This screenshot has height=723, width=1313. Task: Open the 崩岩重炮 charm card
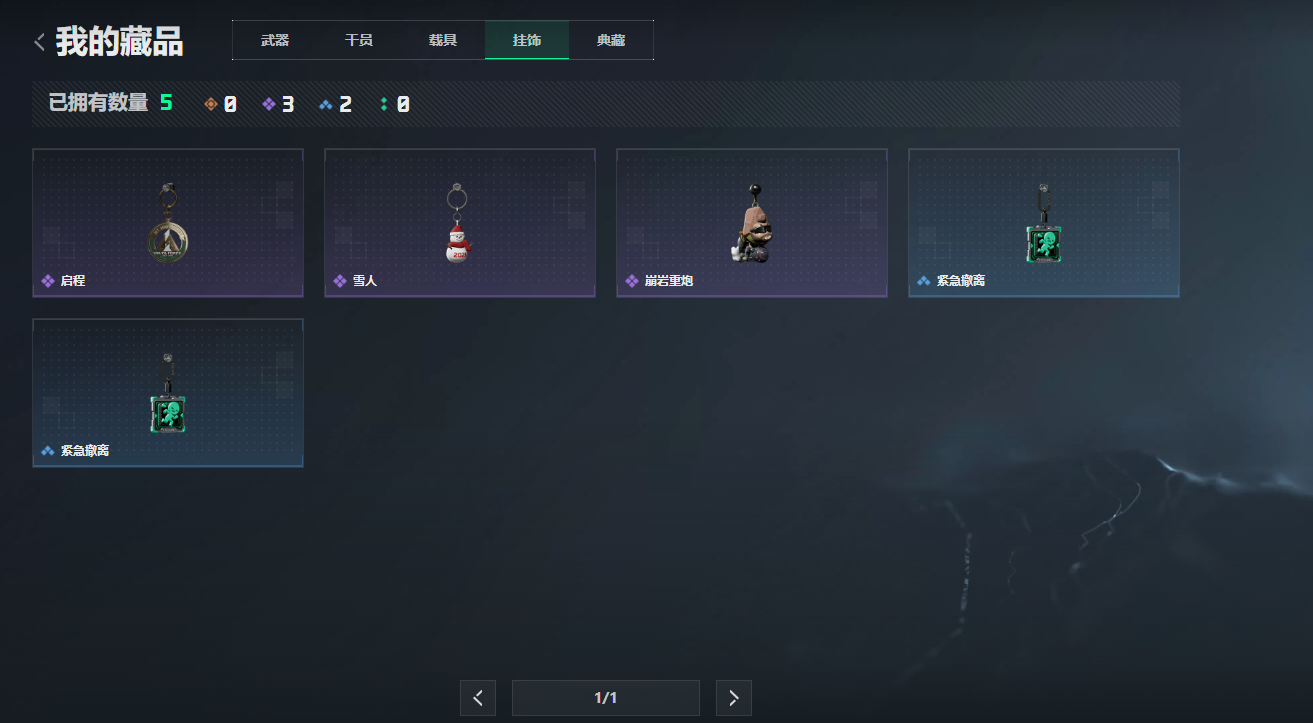coord(751,222)
